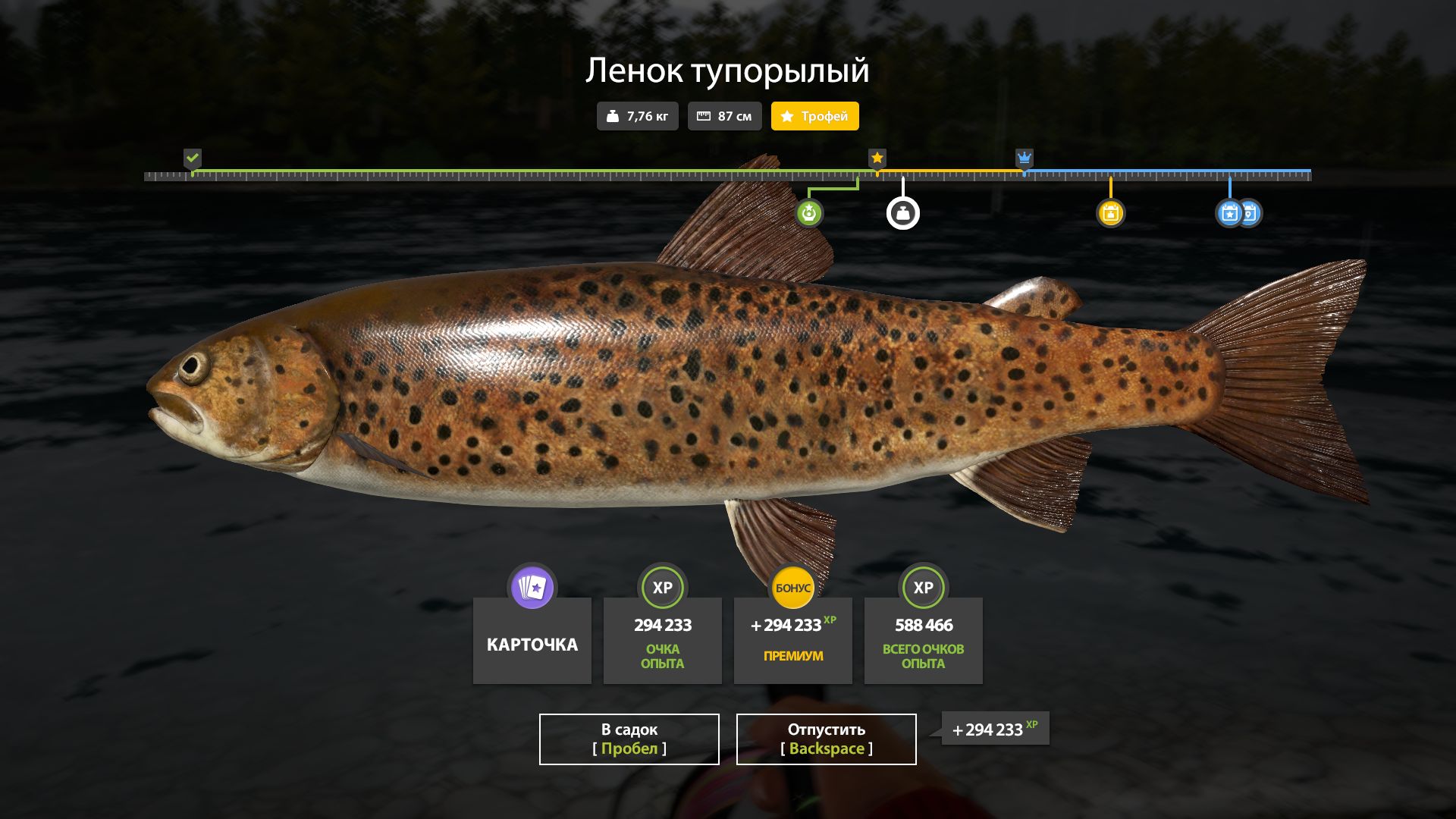
Task: Click the Трофей trophy badge
Action: click(814, 116)
